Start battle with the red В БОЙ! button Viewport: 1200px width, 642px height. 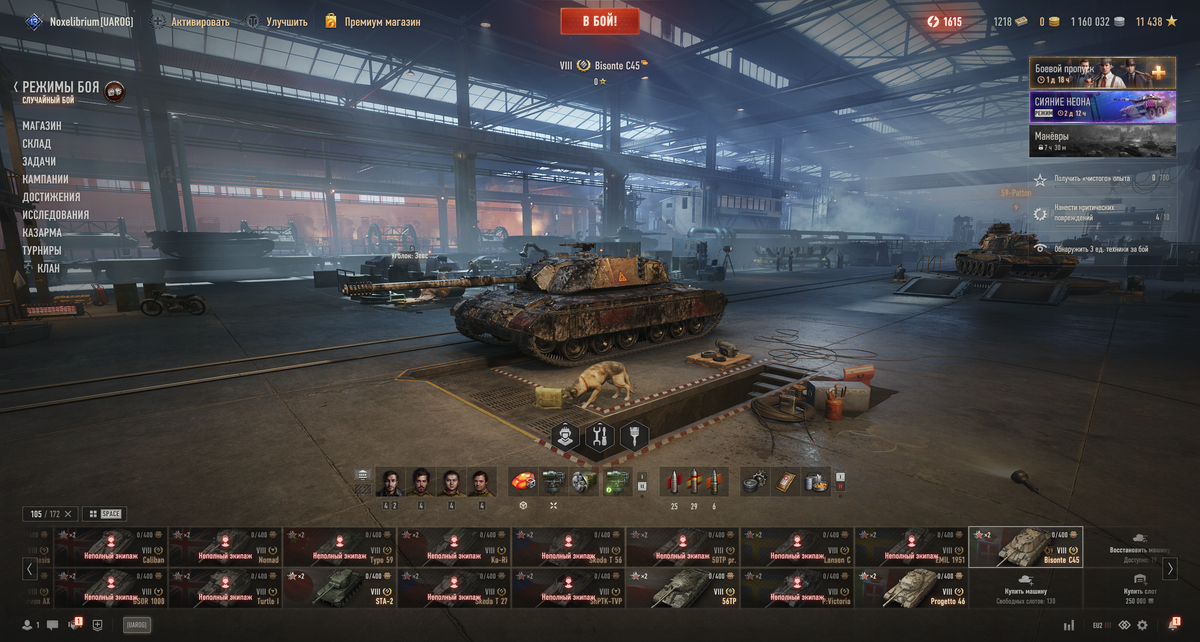(x=601, y=21)
